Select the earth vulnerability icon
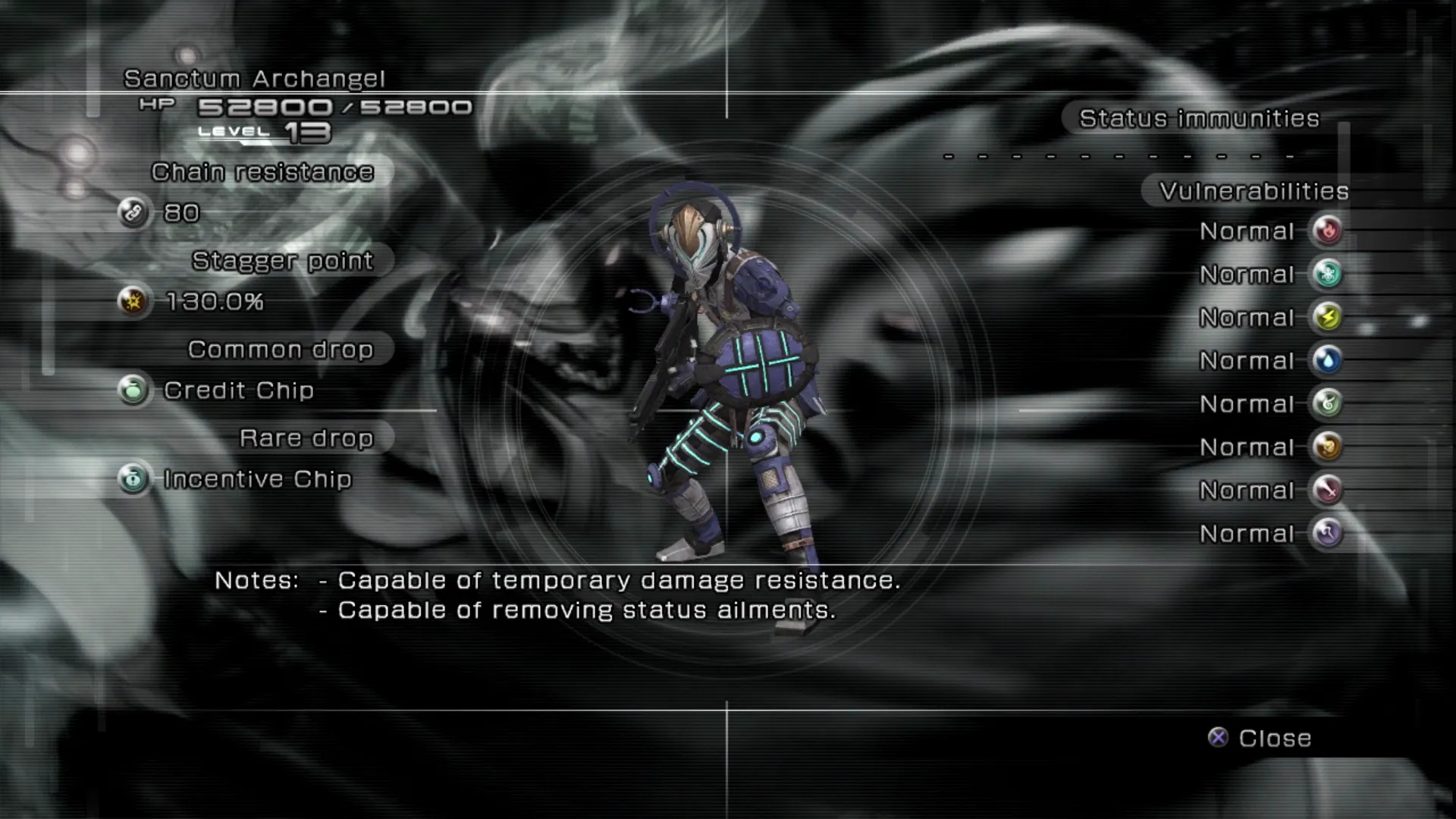 (1327, 447)
